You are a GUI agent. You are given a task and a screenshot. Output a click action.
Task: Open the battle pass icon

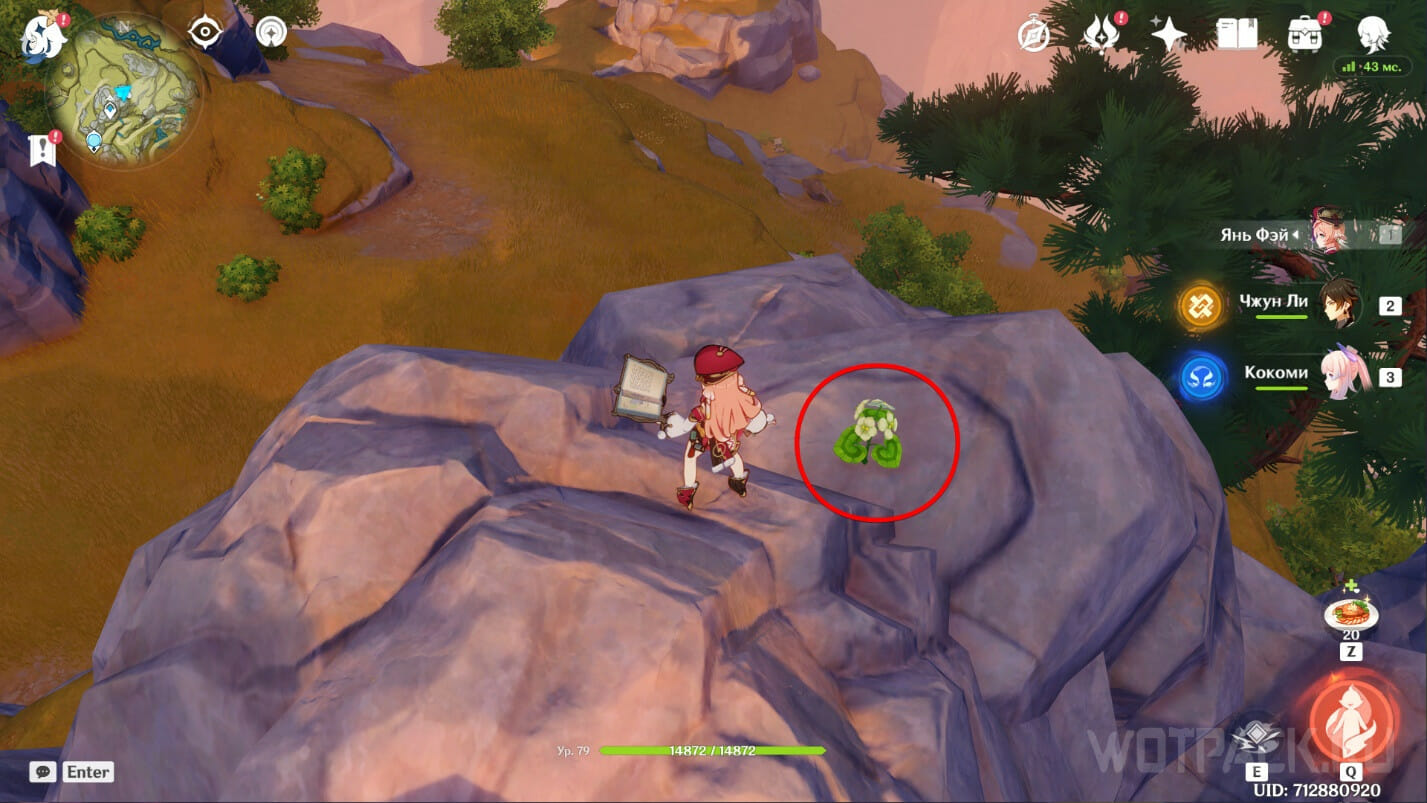coord(1100,35)
